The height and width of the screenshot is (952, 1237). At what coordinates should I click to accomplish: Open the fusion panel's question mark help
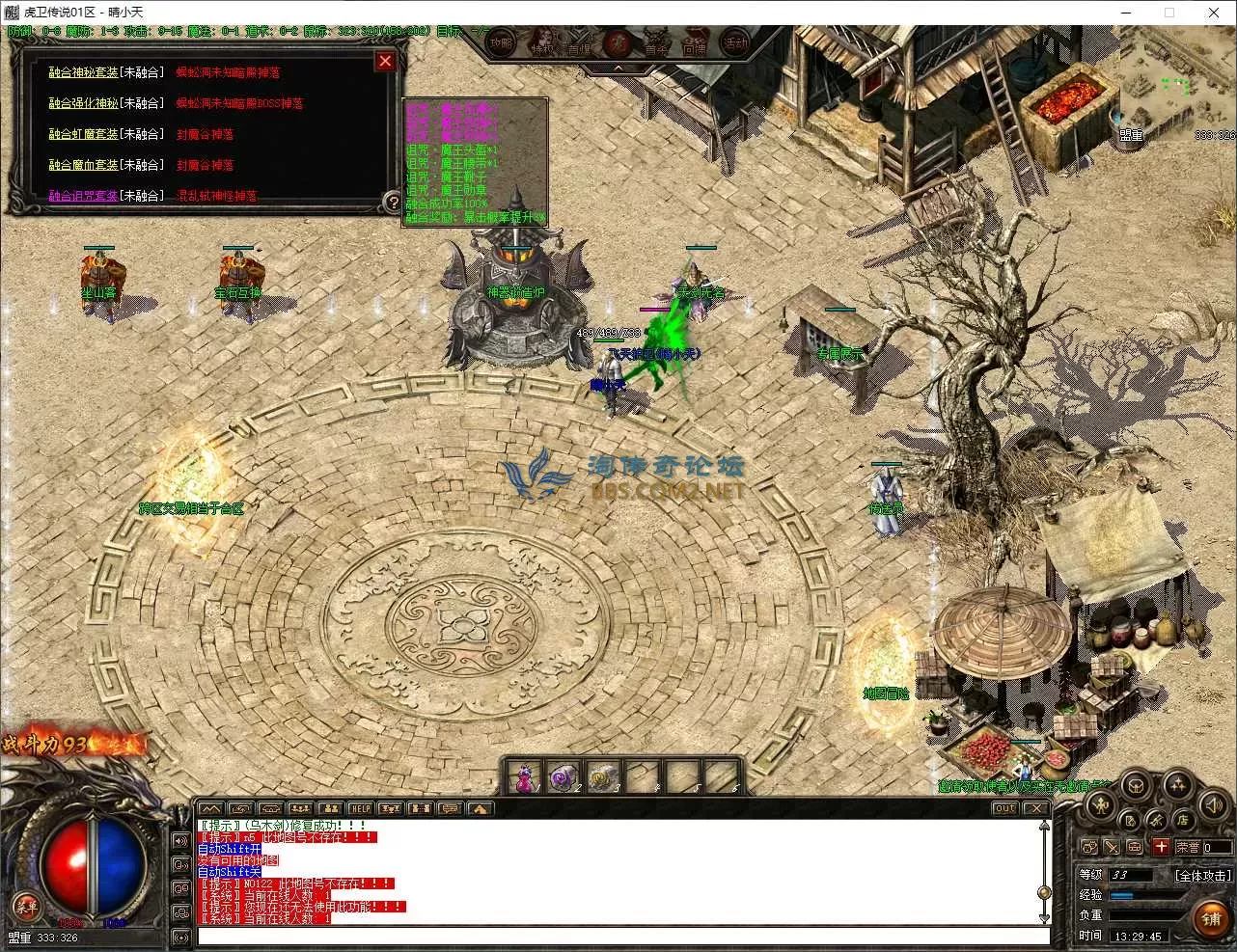[x=392, y=202]
